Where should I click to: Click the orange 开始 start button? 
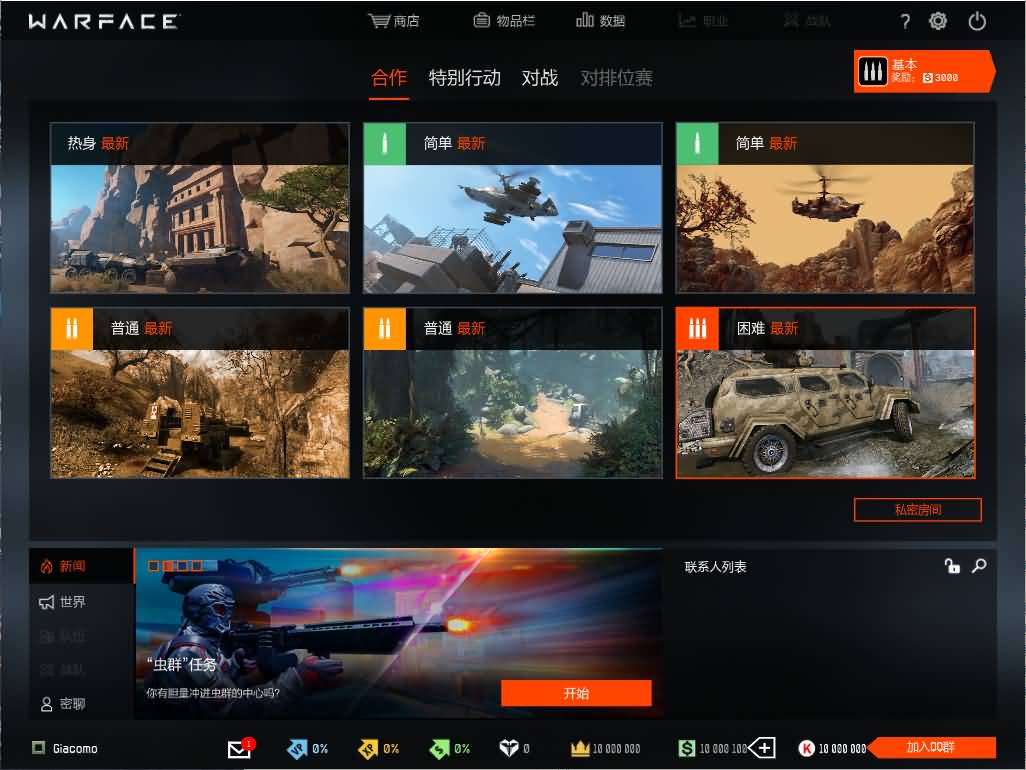576,693
